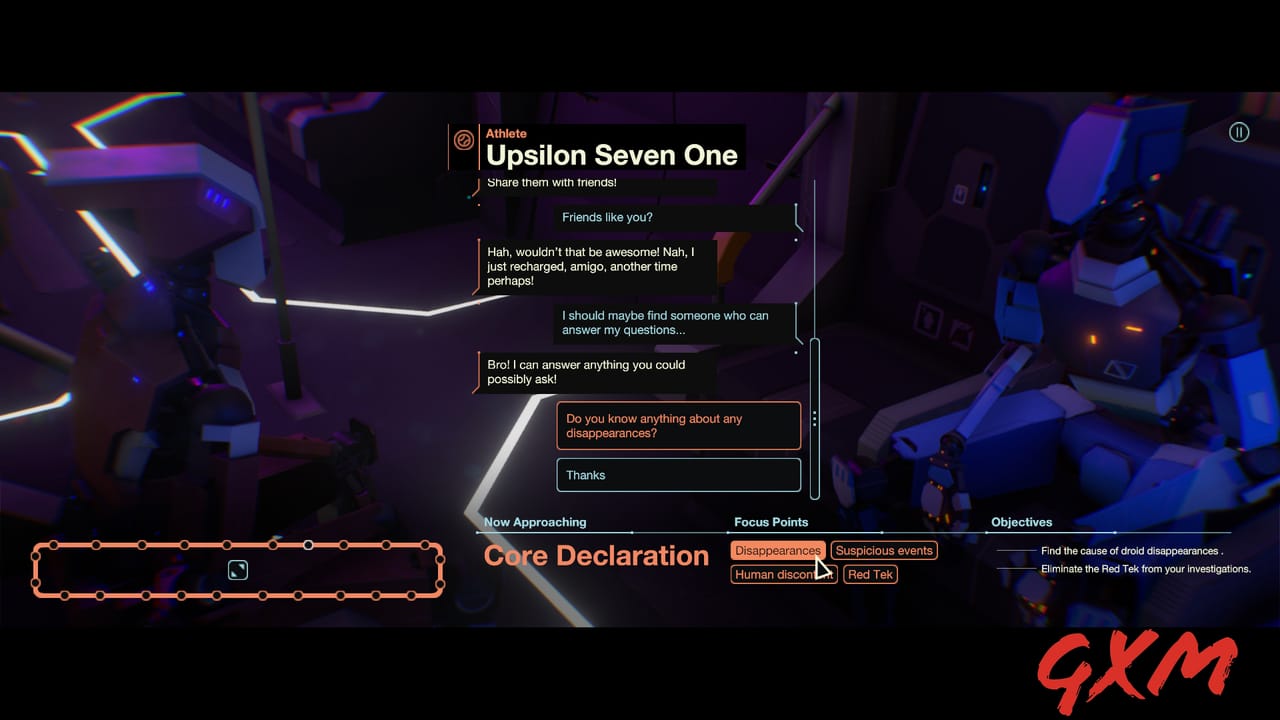The width and height of the screenshot is (1280, 720).
Task: Click the three-dot indicator on the dialogue scrollbar
Action: click(x=815, y=417)
